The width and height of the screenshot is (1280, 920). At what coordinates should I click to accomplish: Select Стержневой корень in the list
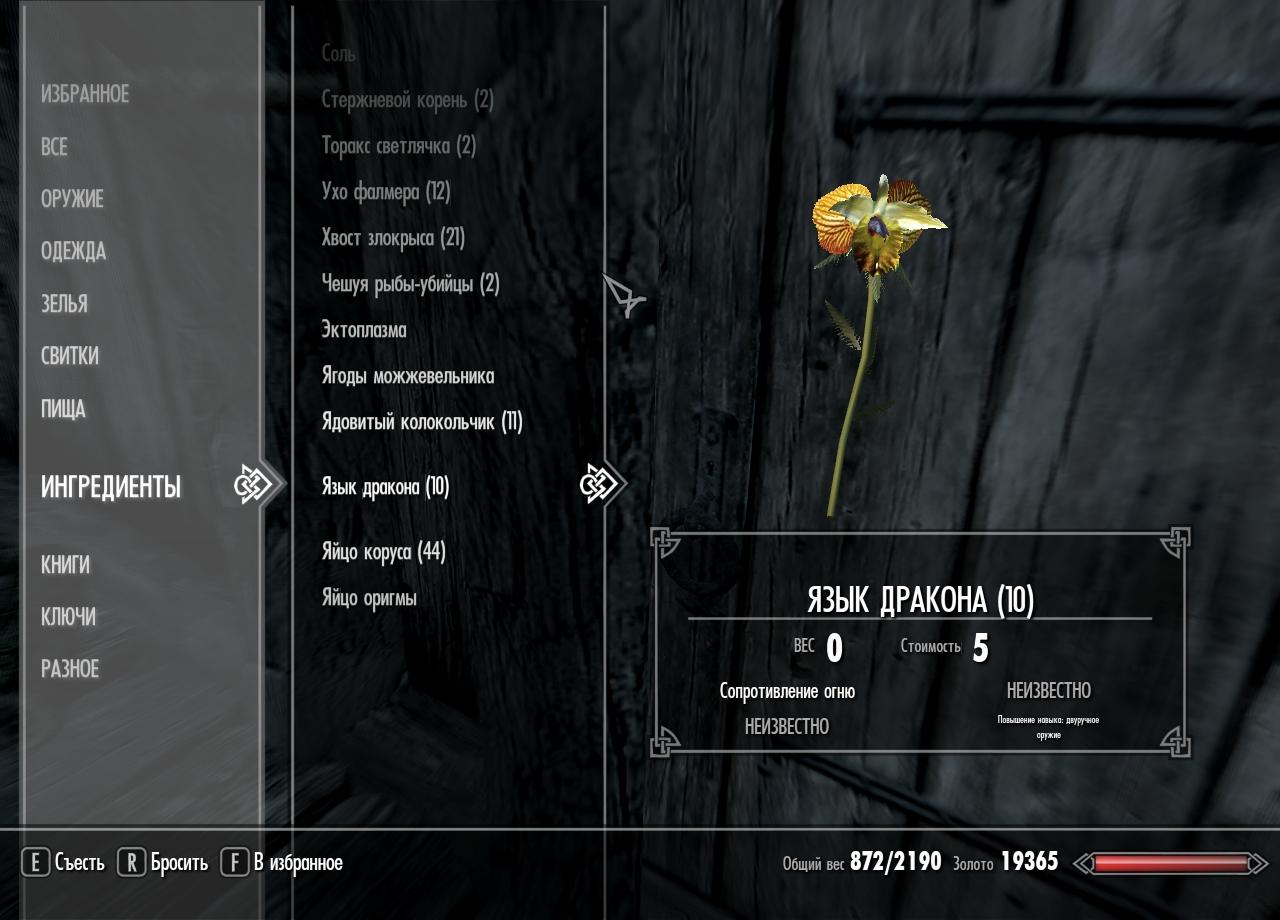pos(407,100)
